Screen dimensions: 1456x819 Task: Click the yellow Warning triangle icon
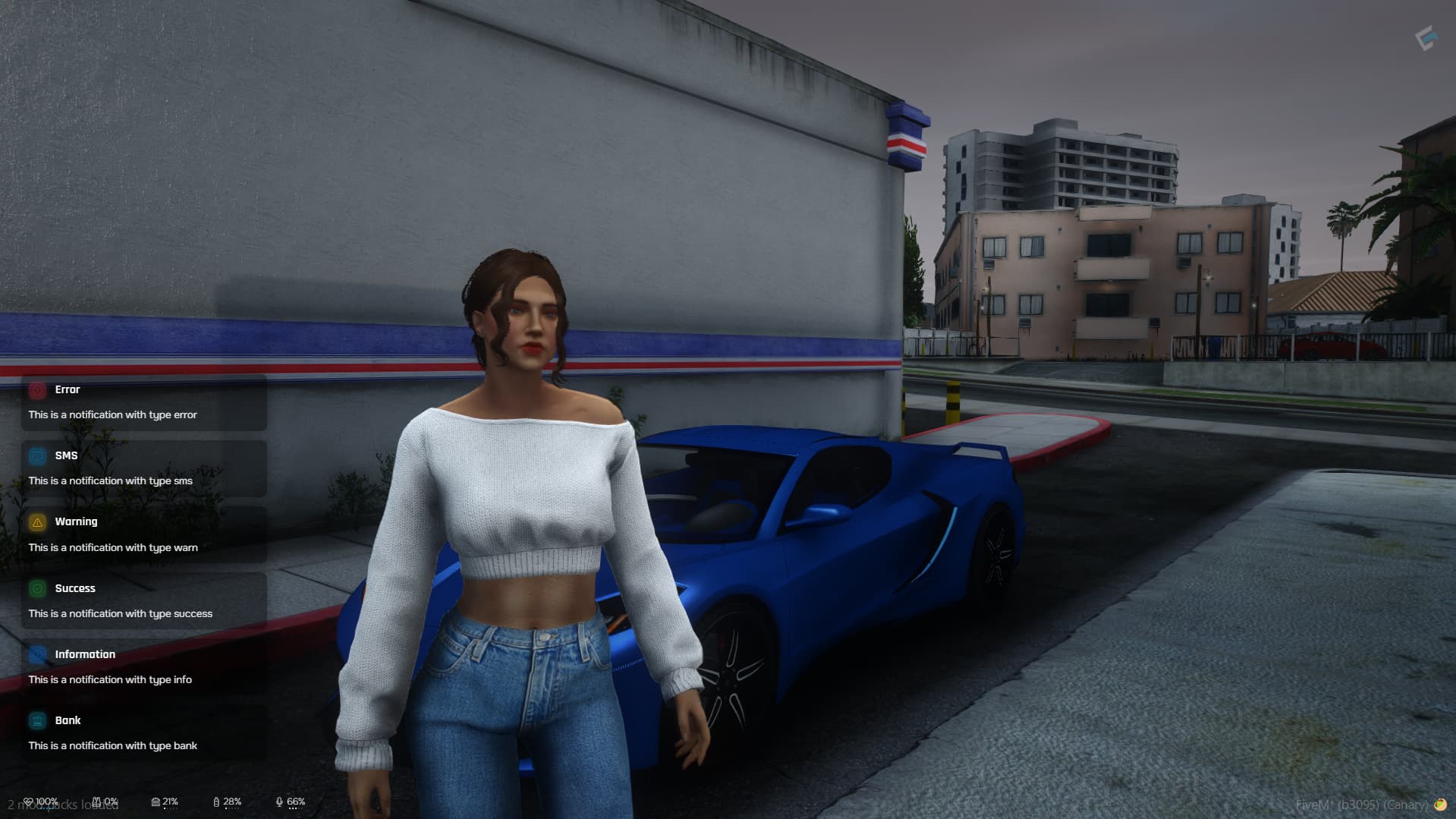pyautogui.click(x=36, y=521)
